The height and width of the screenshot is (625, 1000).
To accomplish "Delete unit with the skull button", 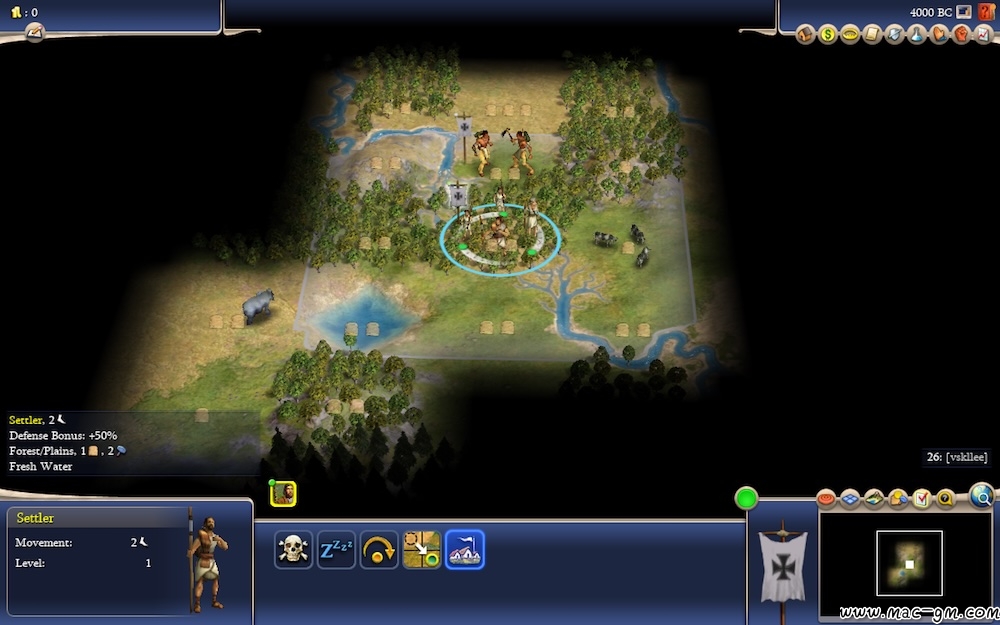I will (293, 549).
